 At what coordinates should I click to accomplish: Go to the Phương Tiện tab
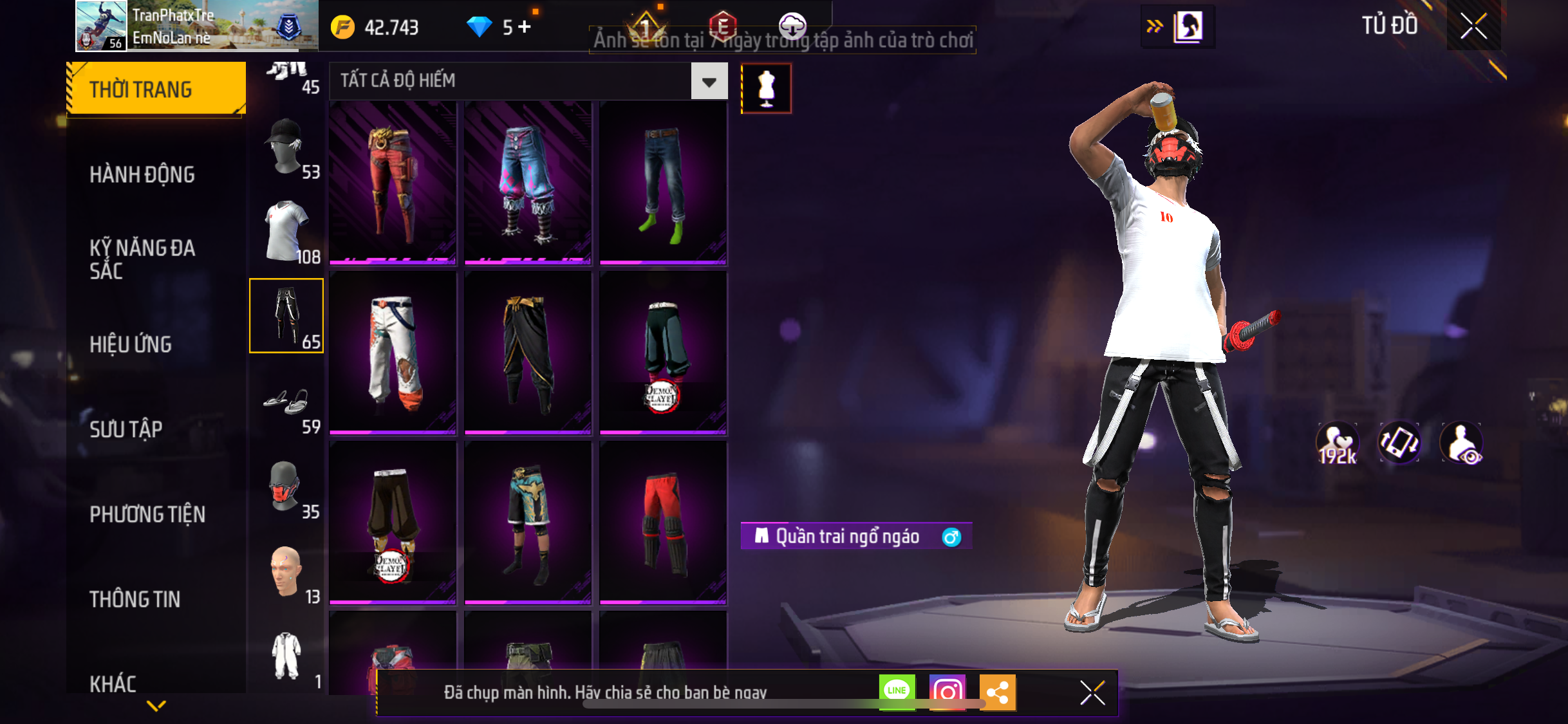click(x=147, y=514)
